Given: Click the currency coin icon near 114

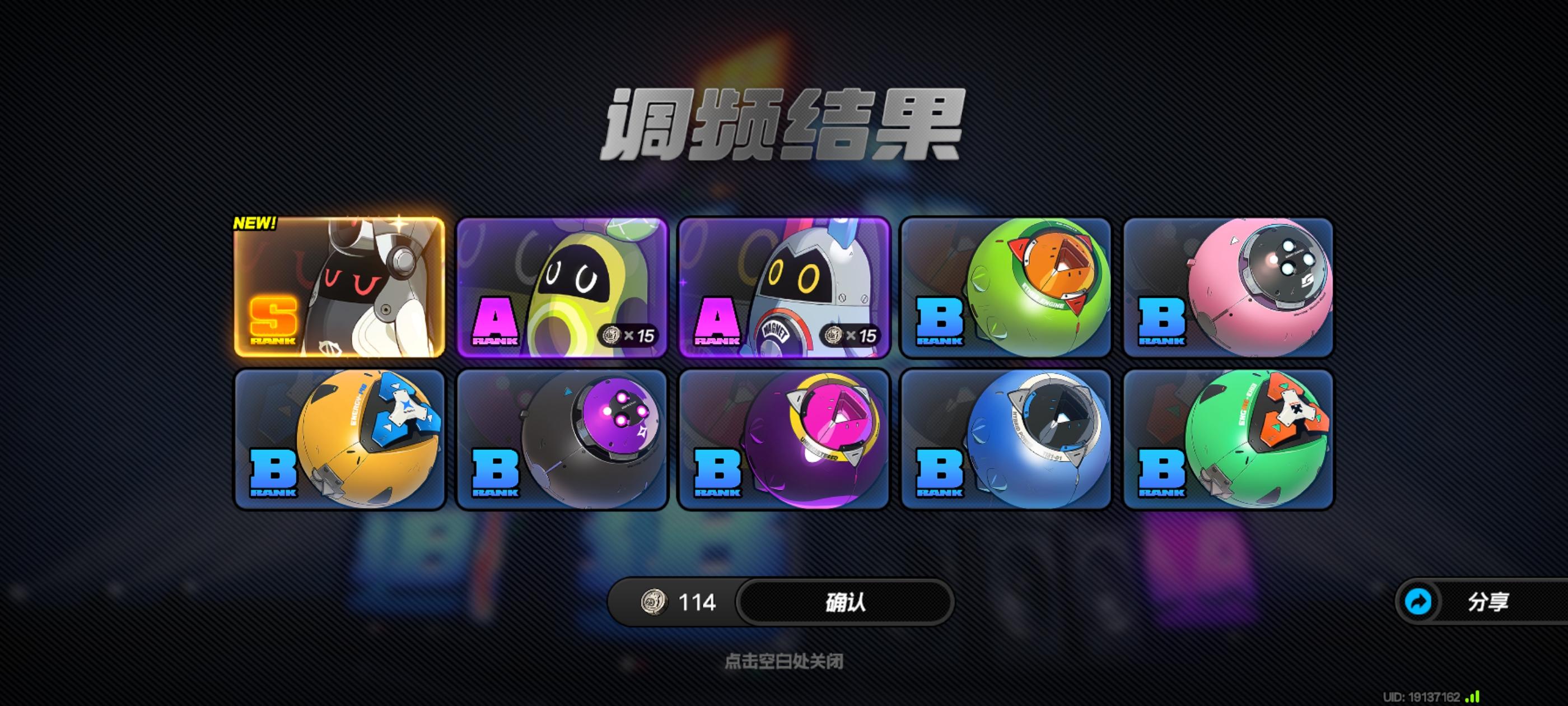Looking at the screenshot, I should point(653,602).
